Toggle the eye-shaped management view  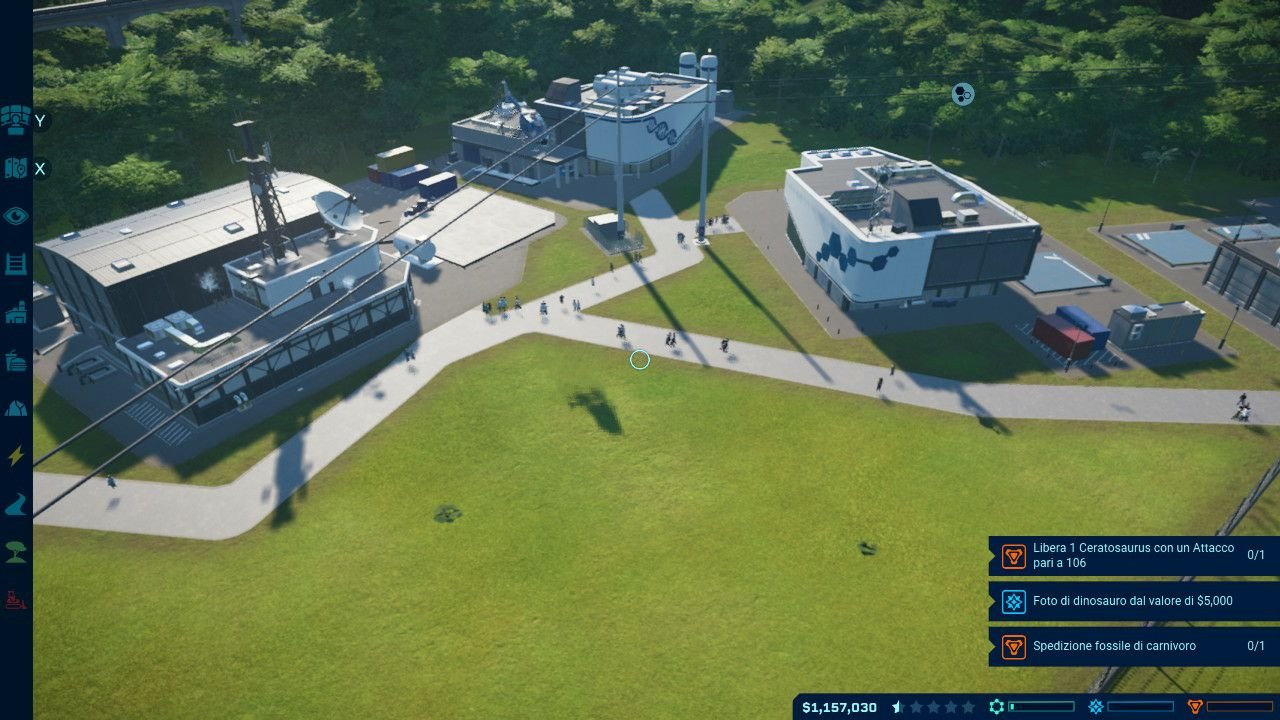[x=15, y=216]
